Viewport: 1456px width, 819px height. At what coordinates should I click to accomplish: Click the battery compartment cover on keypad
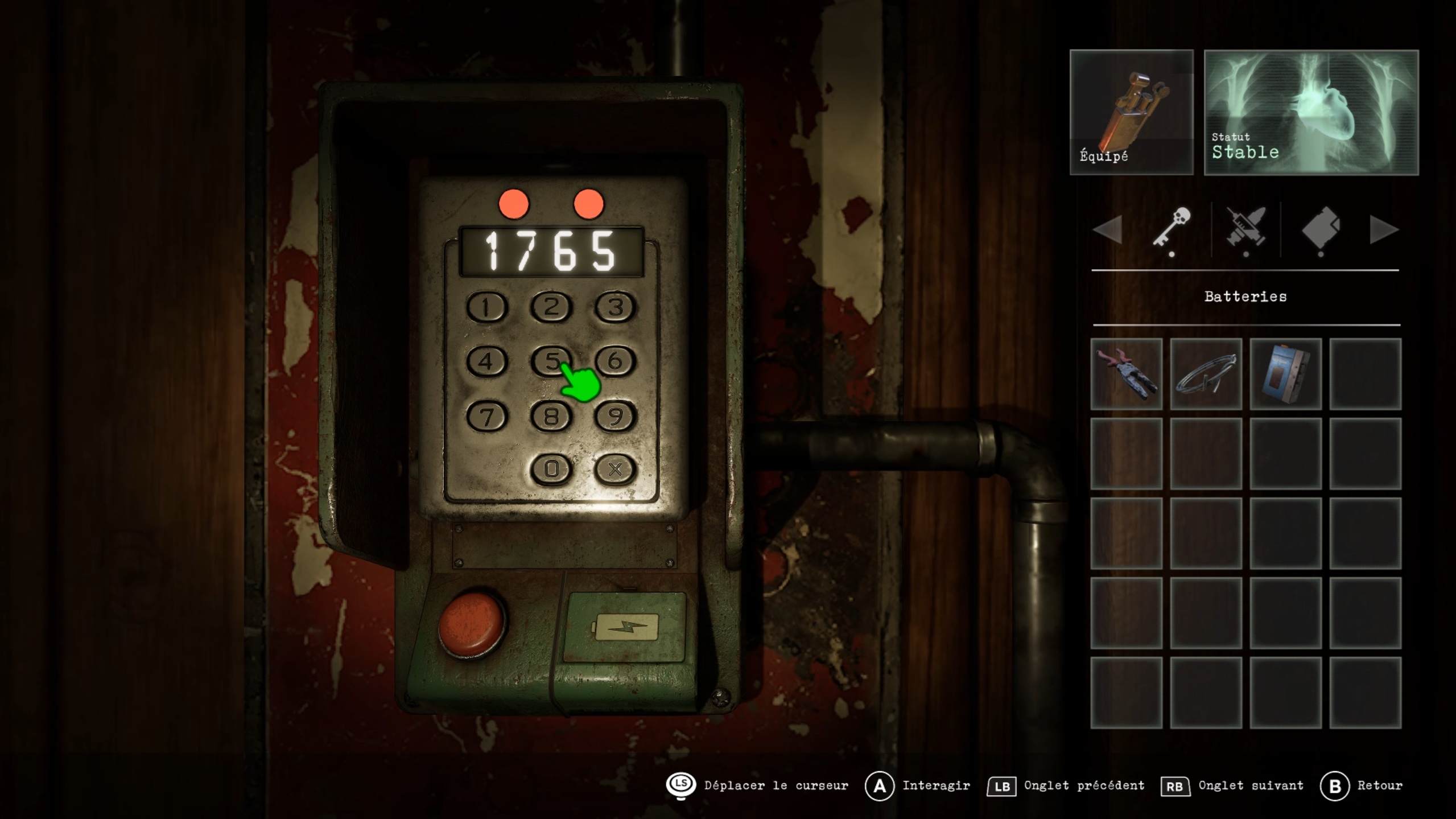click(x=625, y=627)
